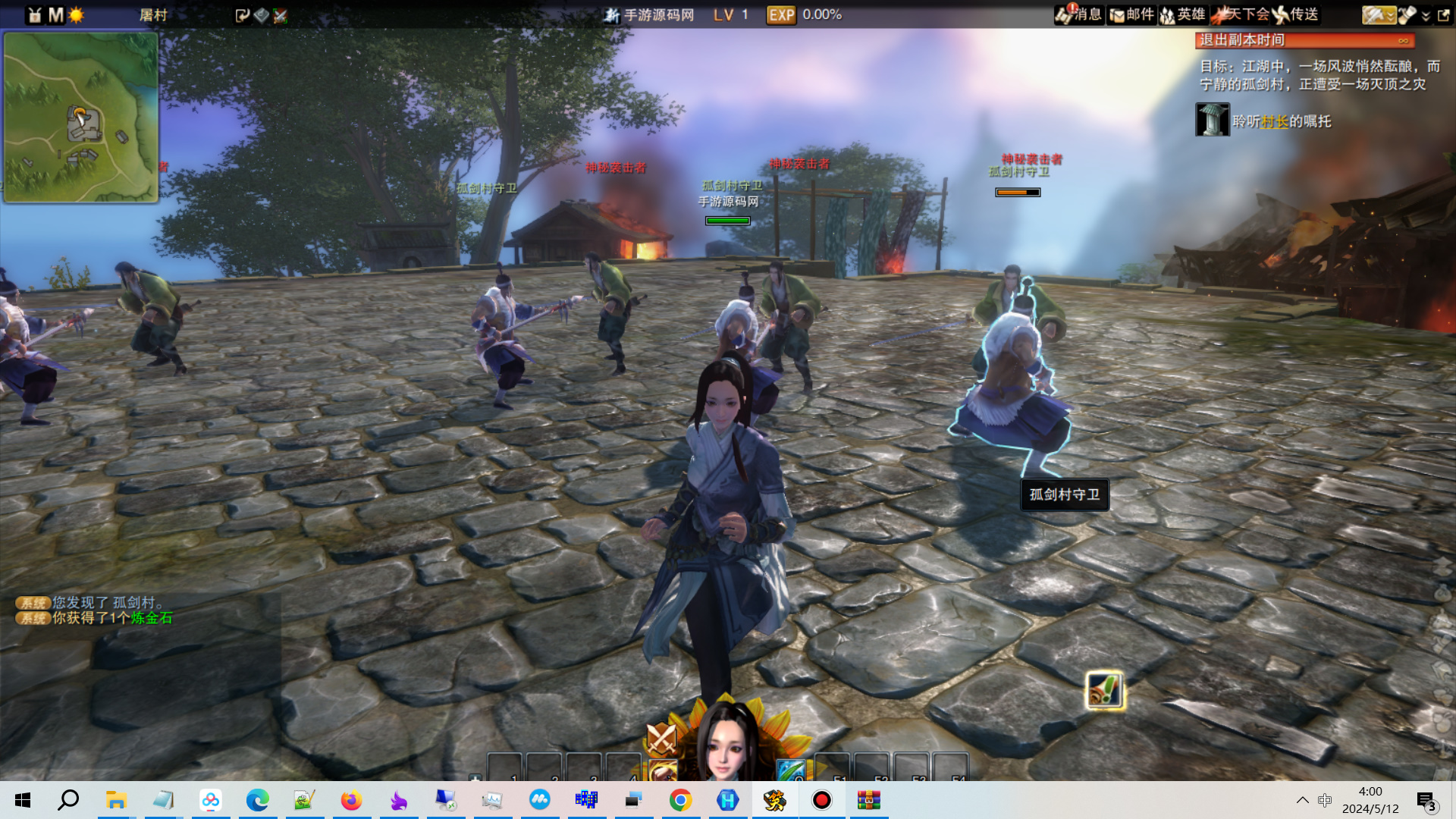
Task: Open the 传送 teleport menu
Action: (x=1295, y=14)
